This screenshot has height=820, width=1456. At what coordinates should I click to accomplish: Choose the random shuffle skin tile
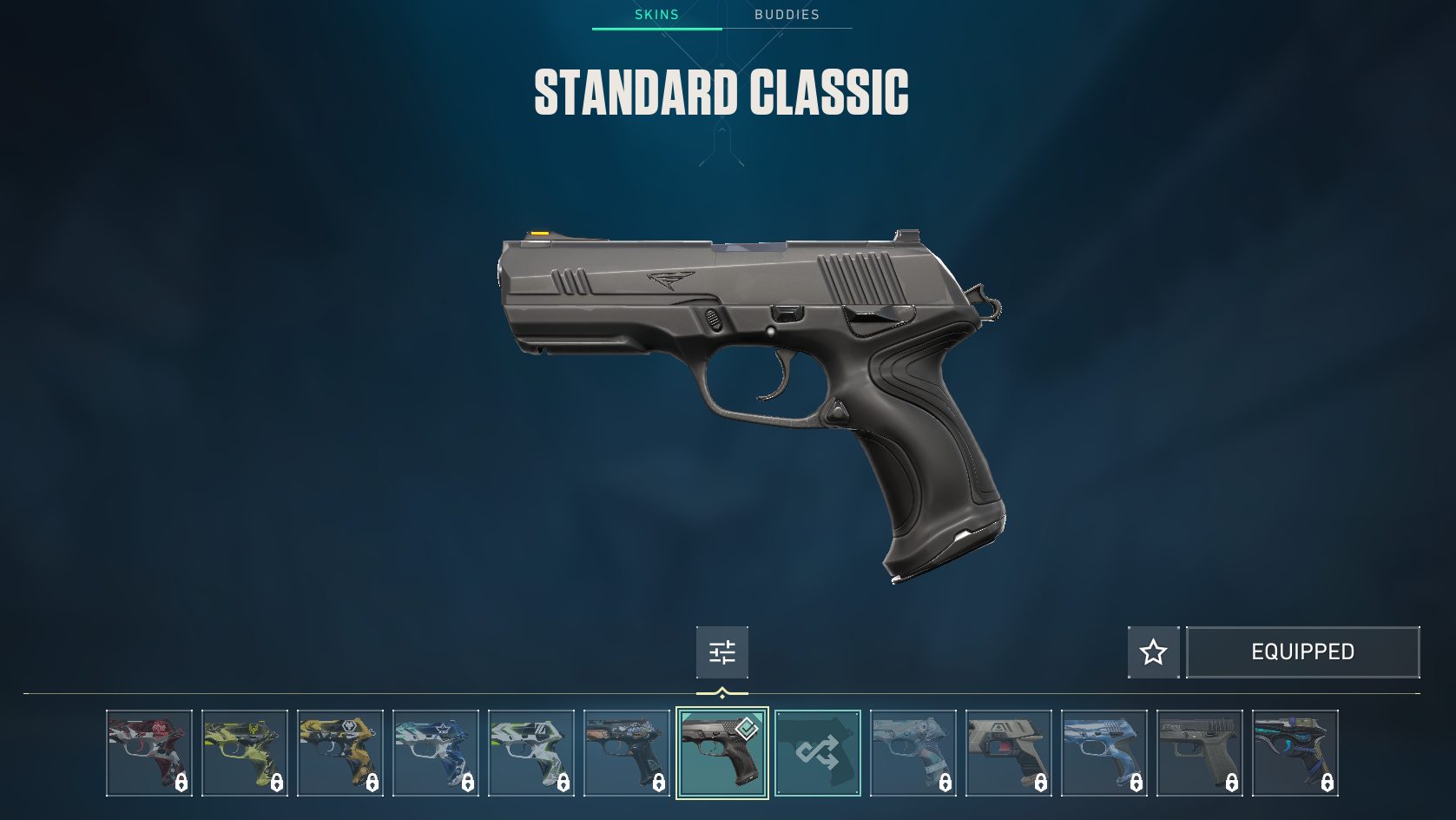[x=818, y=753]
